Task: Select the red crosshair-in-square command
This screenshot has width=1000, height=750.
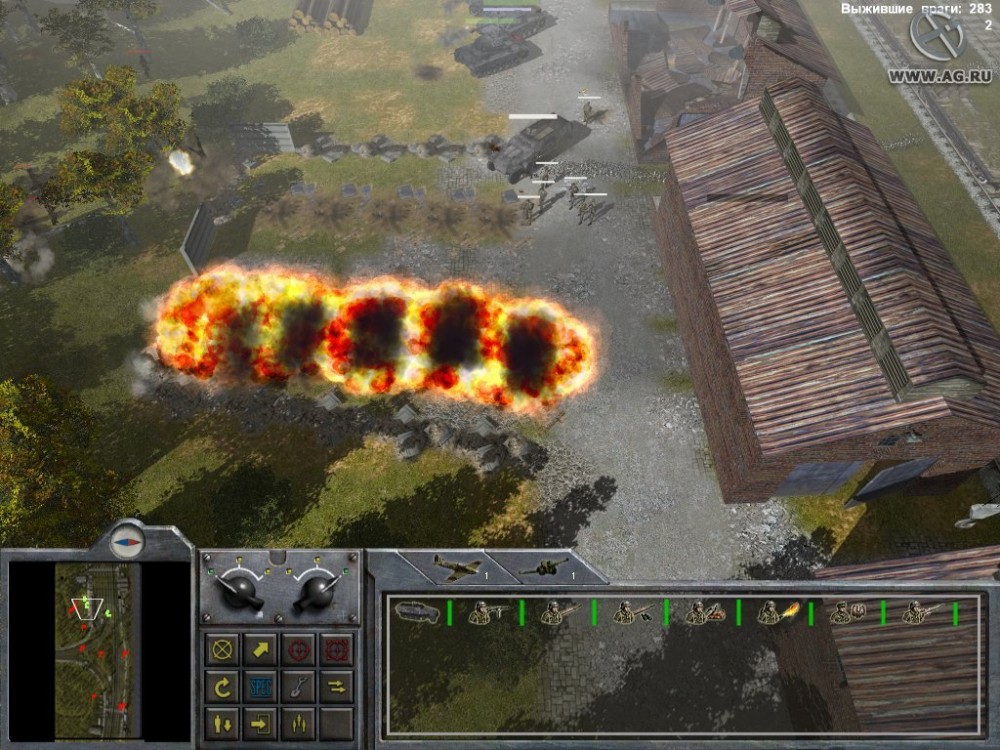Action: click(x=336, y=649)
